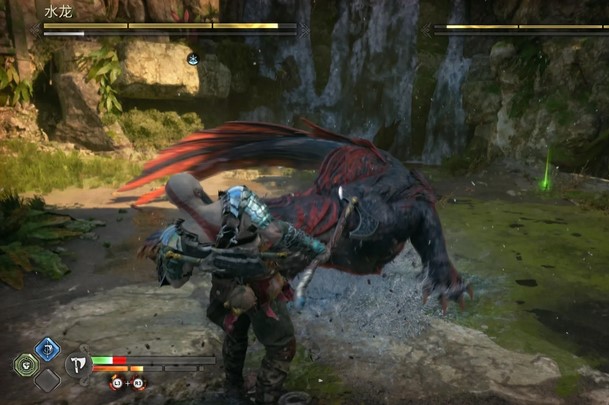The image size is (609, 405).
Task: Activate the blue diamond runic ability
Action: pyautogui.click(x=47, y=349)
